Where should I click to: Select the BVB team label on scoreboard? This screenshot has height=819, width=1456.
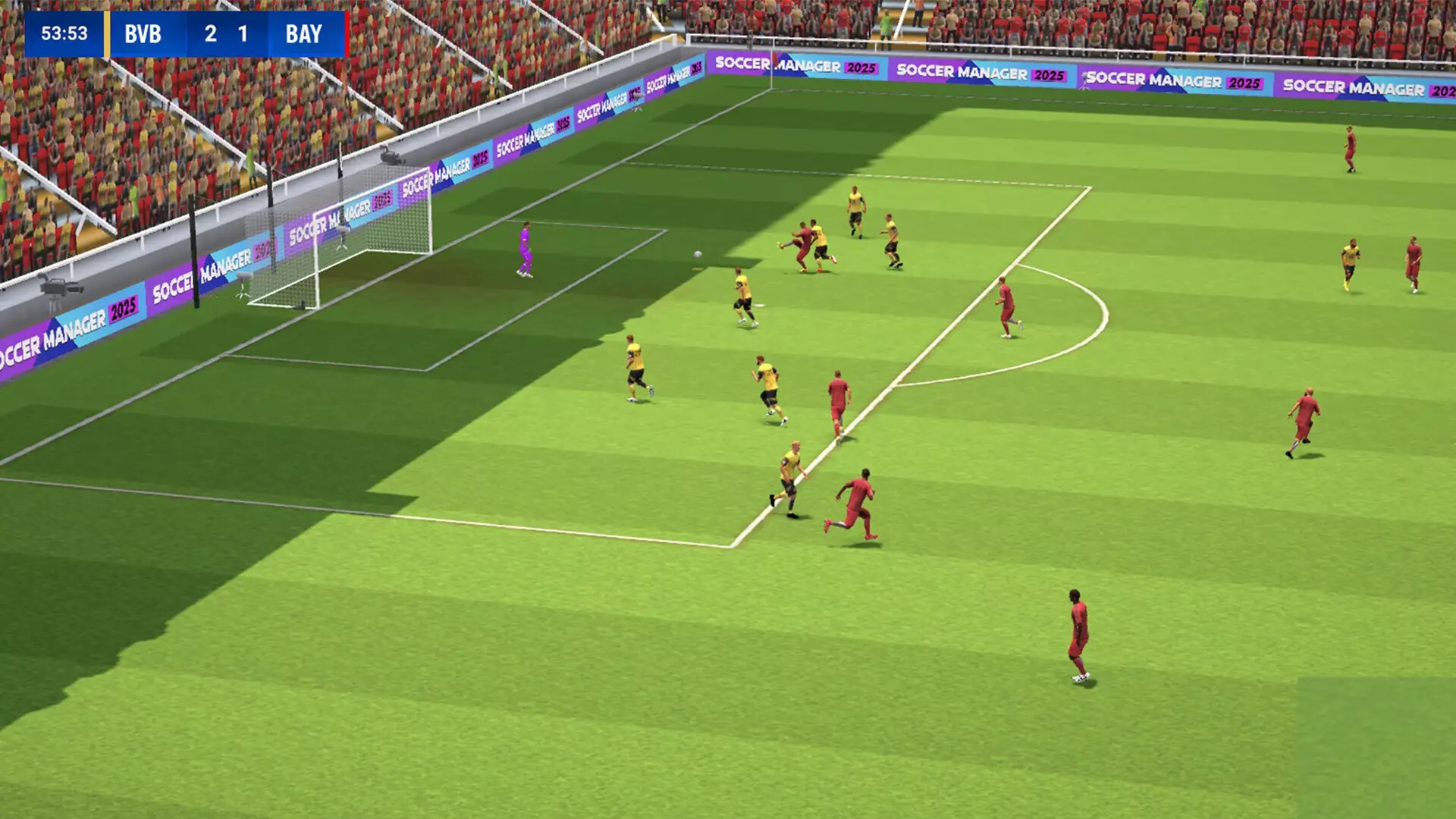pos(143,33)
